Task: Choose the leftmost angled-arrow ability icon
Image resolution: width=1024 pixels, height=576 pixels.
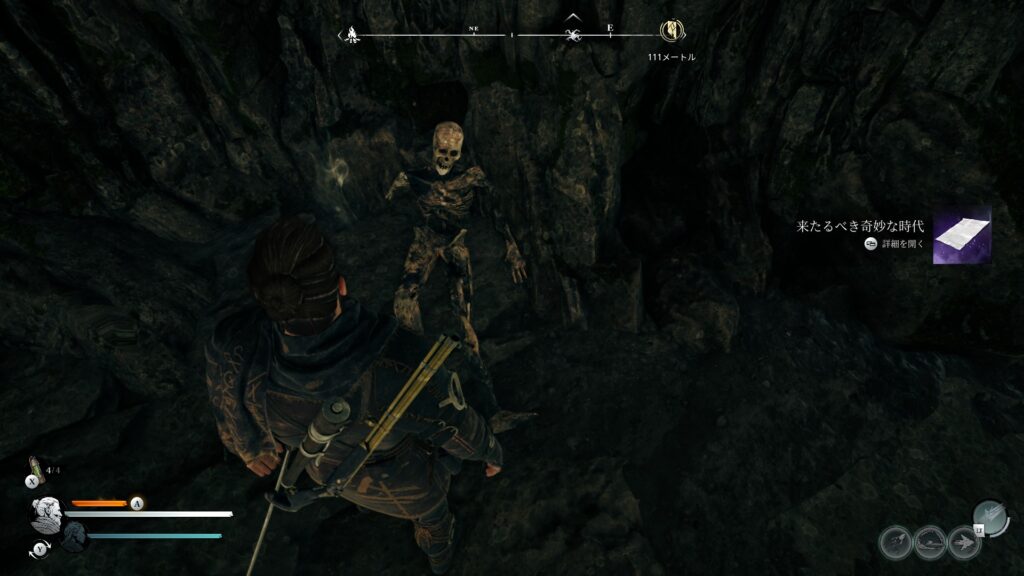Action: (x=895, y=543)
